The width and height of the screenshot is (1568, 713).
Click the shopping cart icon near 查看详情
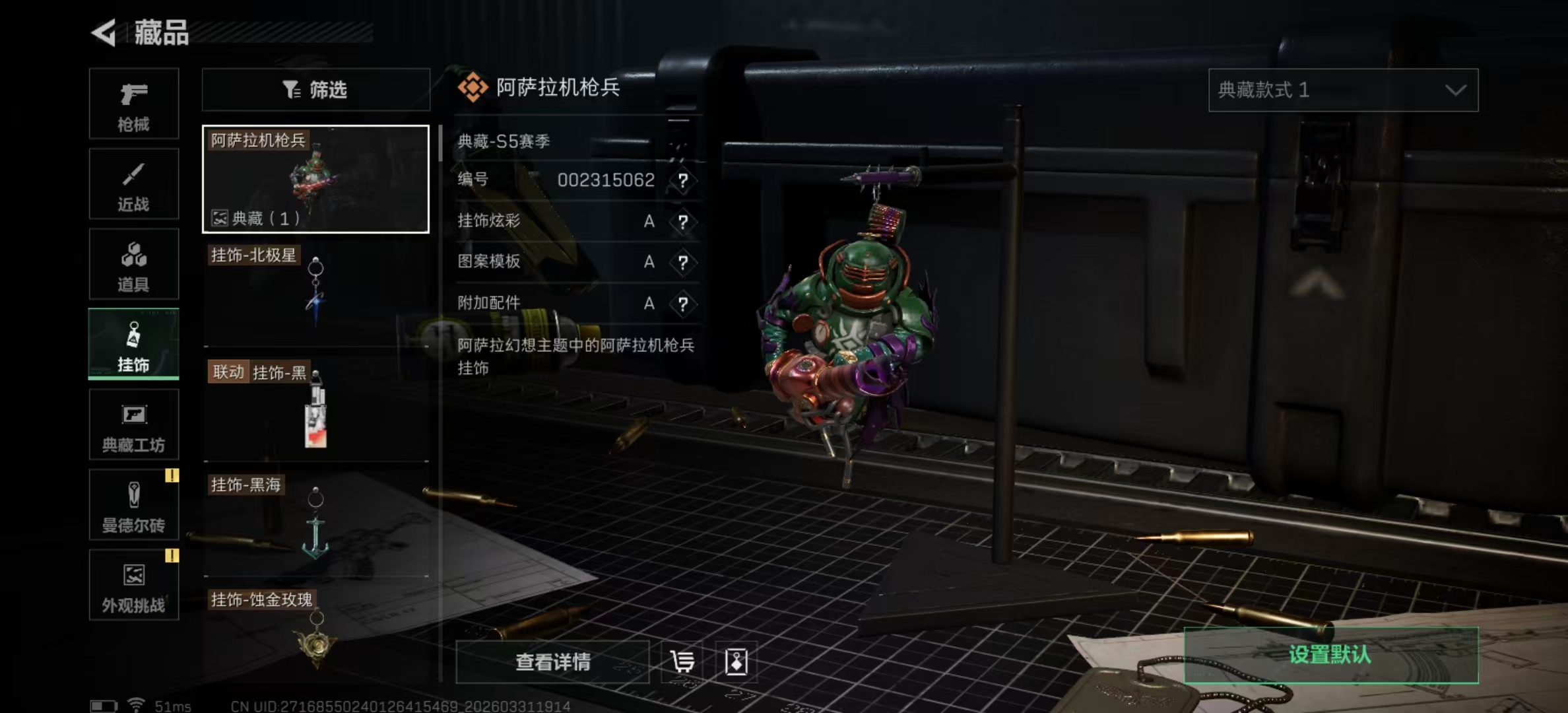coord(682,662)
